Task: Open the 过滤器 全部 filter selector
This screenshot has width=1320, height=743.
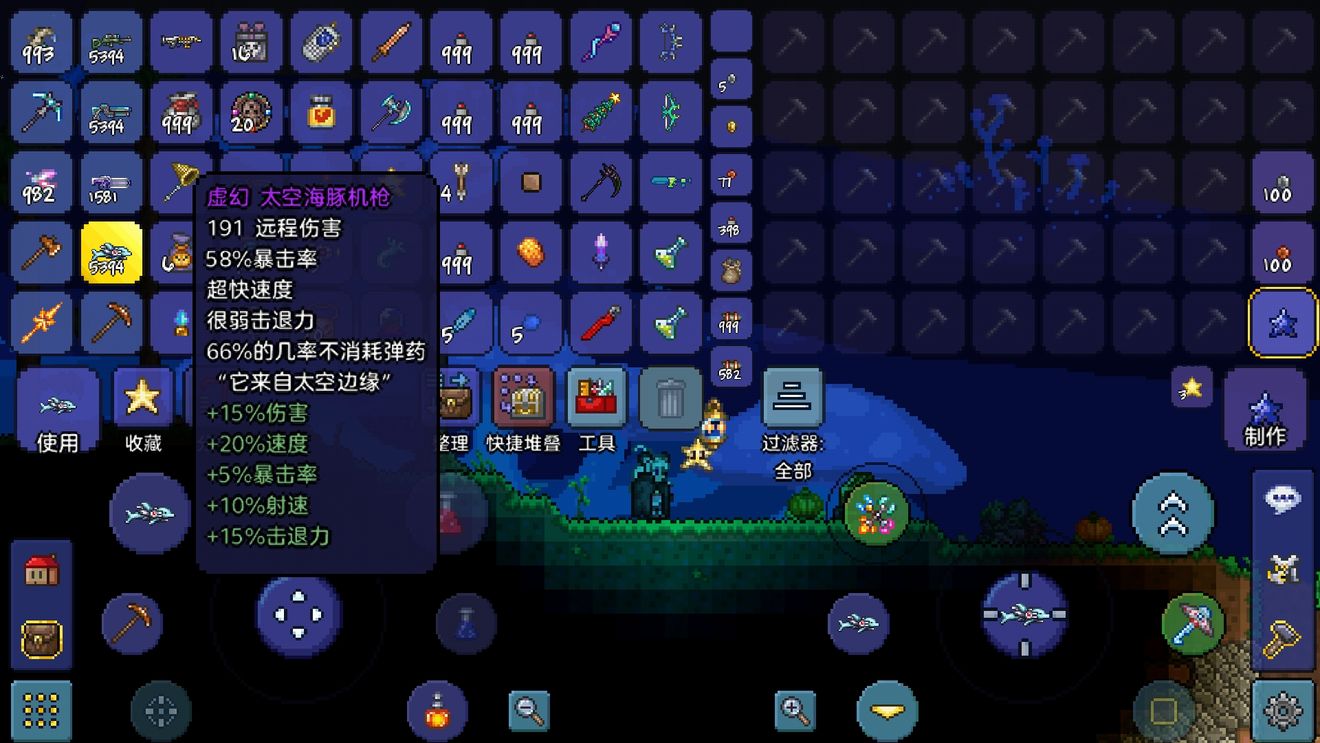Action: [x=792, y=396]
